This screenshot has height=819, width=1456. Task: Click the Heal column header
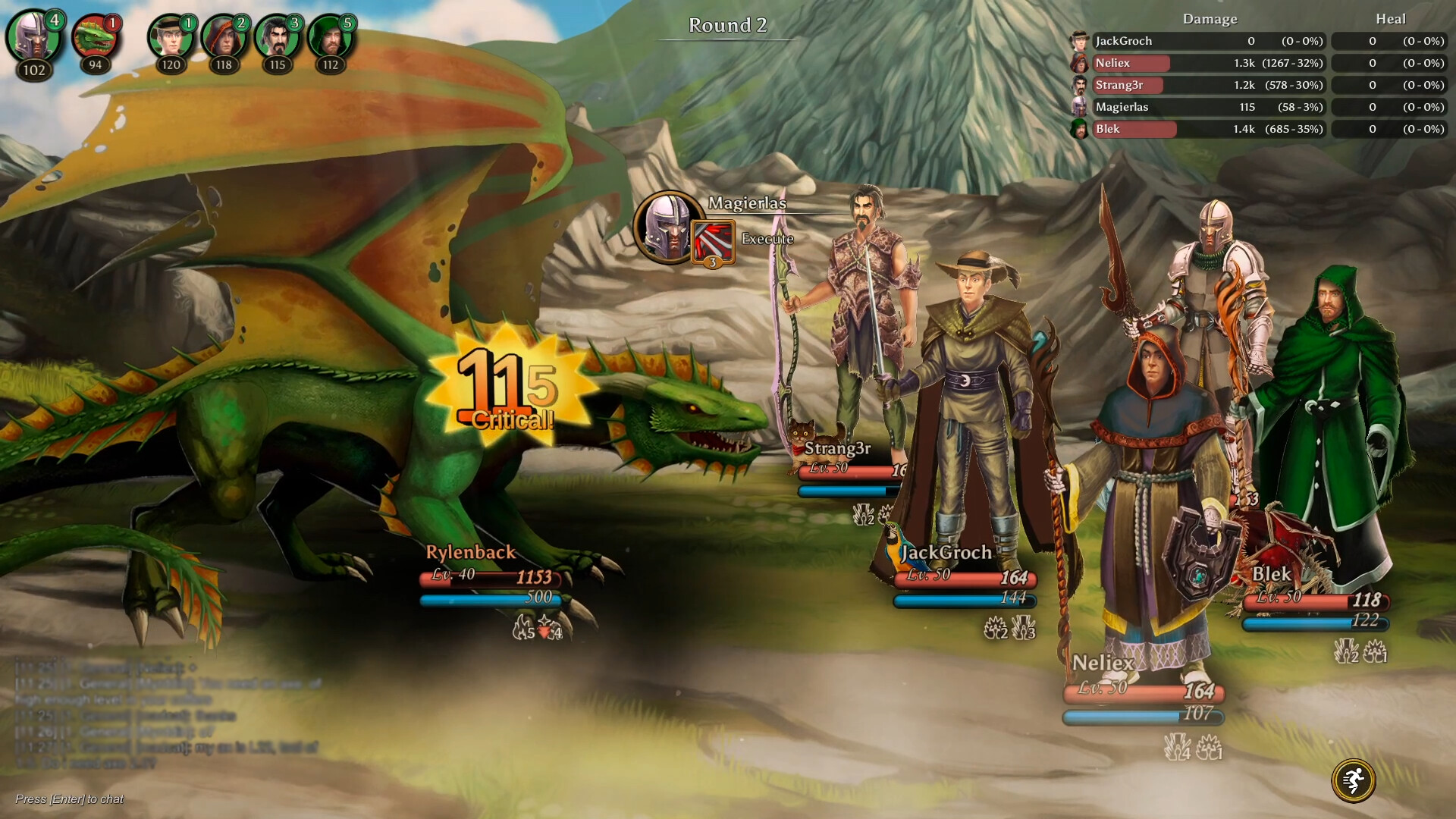[1390, 19]
